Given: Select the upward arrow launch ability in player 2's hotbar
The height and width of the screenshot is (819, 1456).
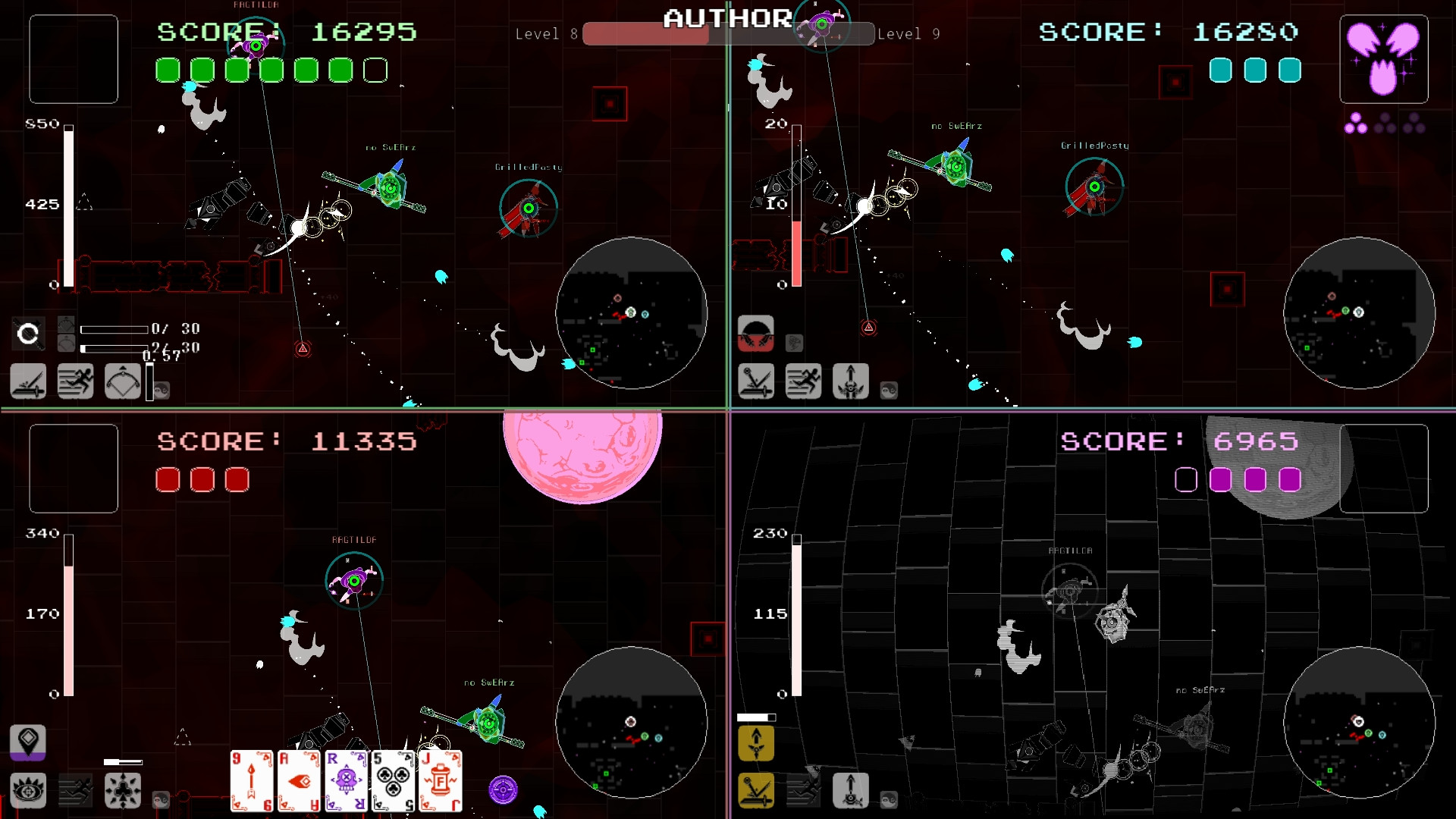Looking at the screenshot, I should pos(850,381).
